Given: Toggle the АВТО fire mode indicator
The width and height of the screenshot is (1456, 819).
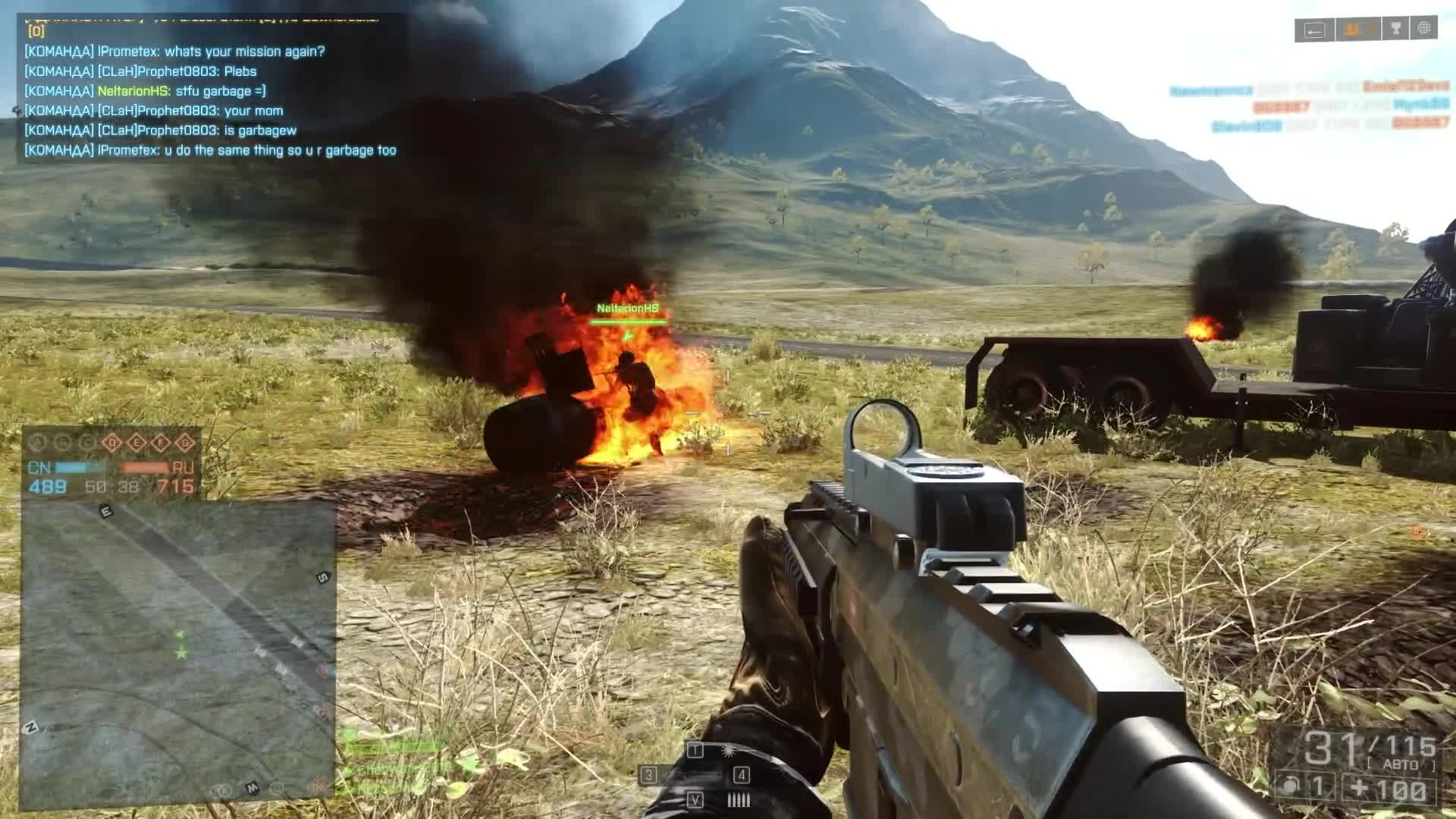Looking at the screenshot, I should click(1398, 764).
